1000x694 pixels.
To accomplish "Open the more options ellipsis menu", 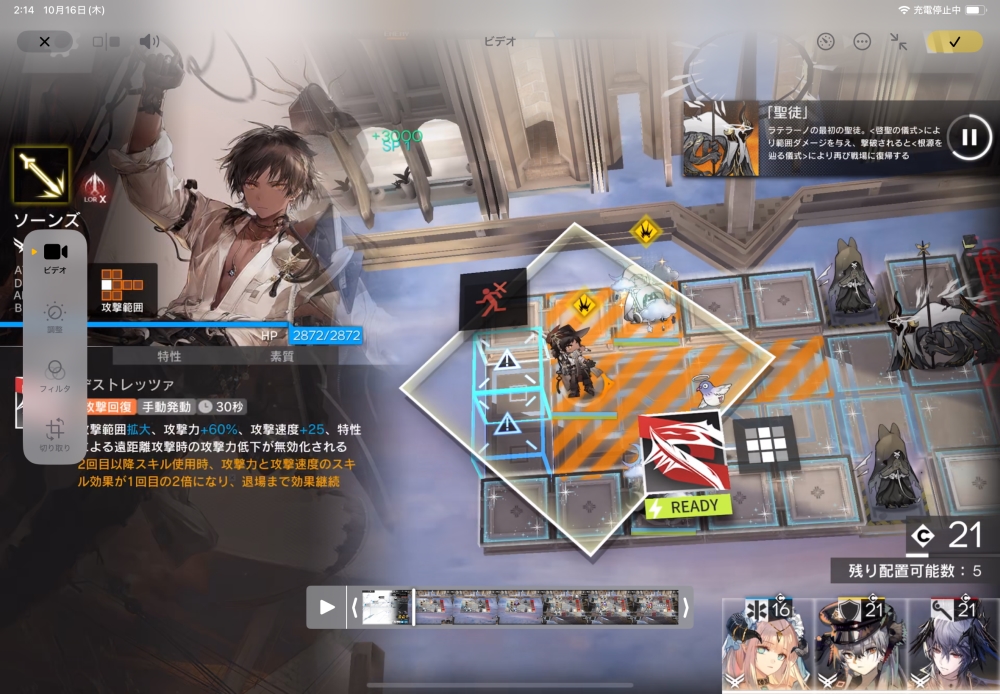I will (862, 41).
